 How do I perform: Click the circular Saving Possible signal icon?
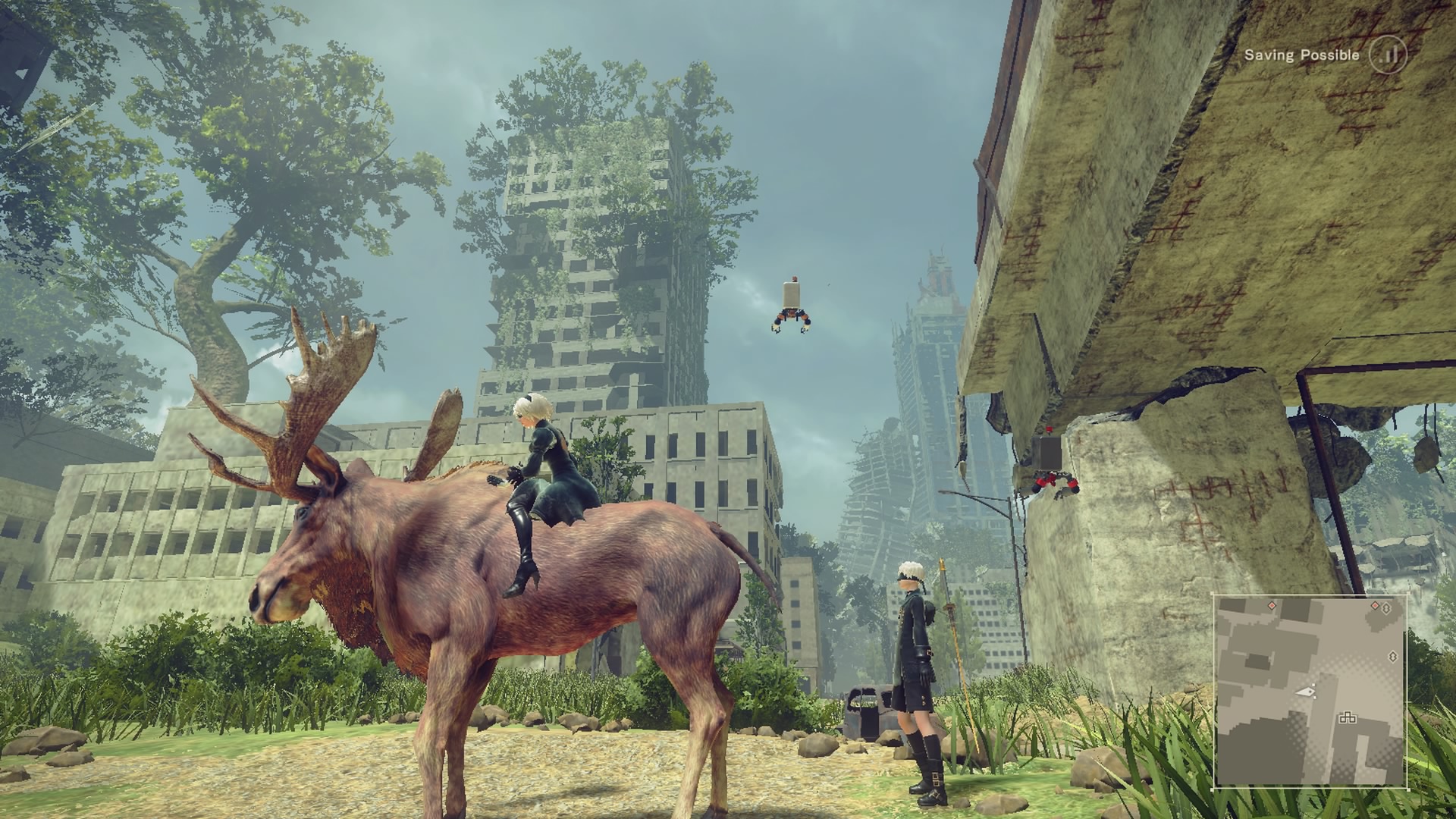(x=1387, y=55)
